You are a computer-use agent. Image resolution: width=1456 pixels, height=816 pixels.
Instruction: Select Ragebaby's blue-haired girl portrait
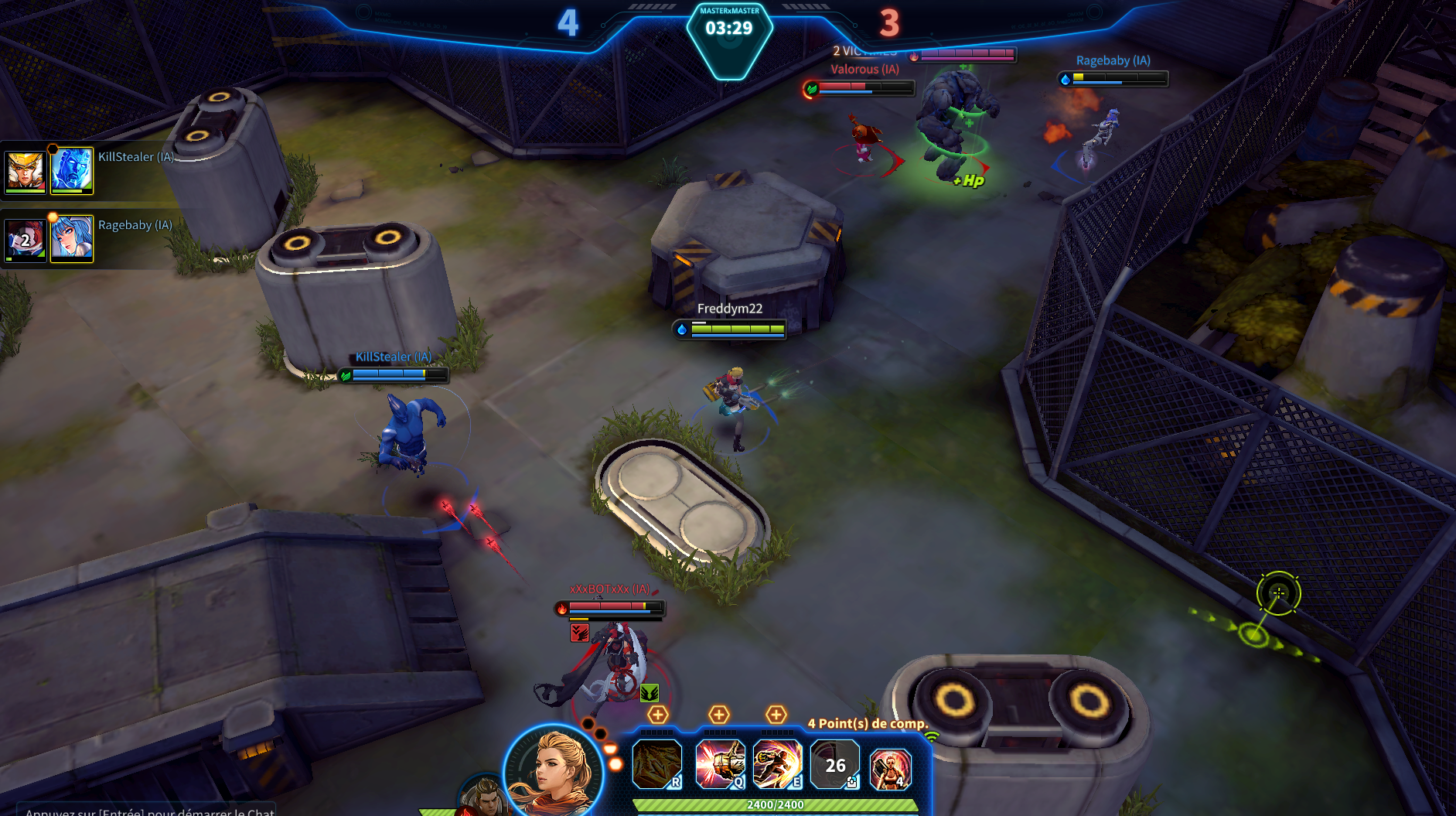tap(72, 238)
